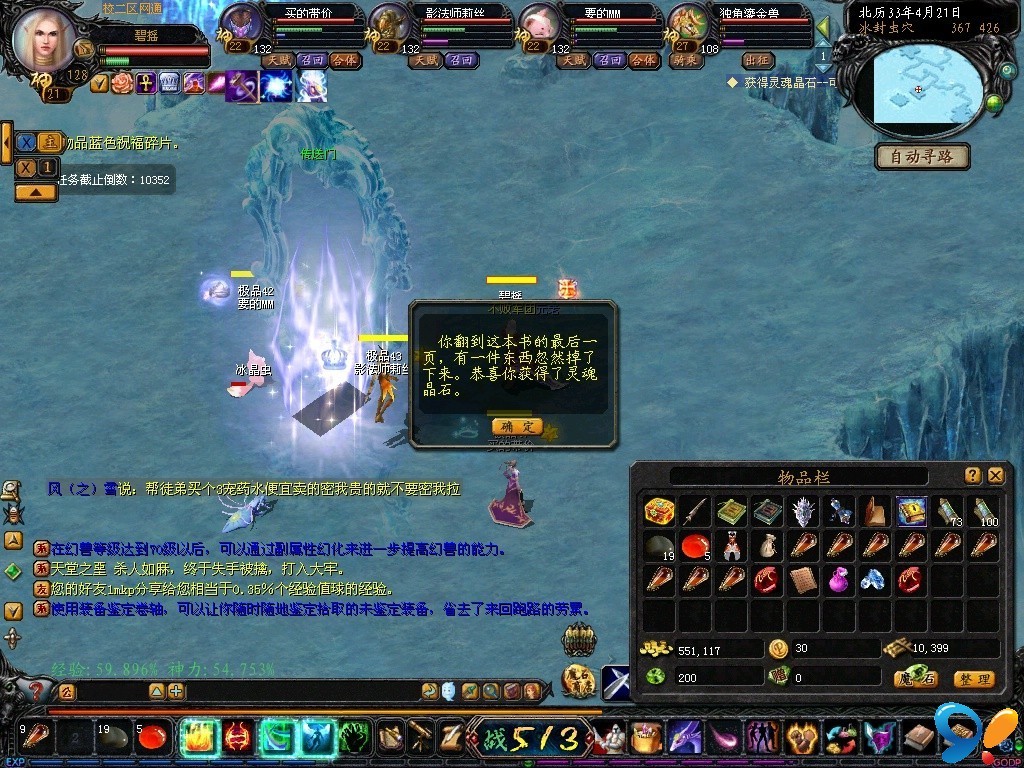The height and width of the screenshot is (768, 1024).
Task: Click the 整理 sort button
Action: (x=973, y=679)
